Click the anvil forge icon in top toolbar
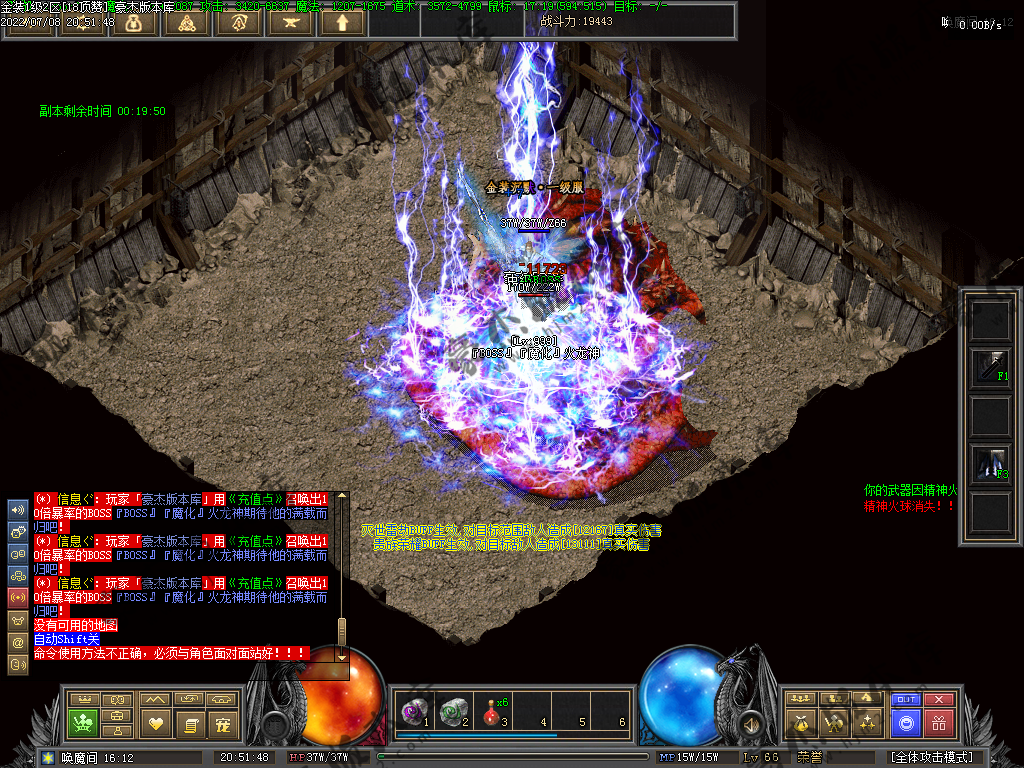1024x768 pixels. pyautogui.click(x=290, y=22)
